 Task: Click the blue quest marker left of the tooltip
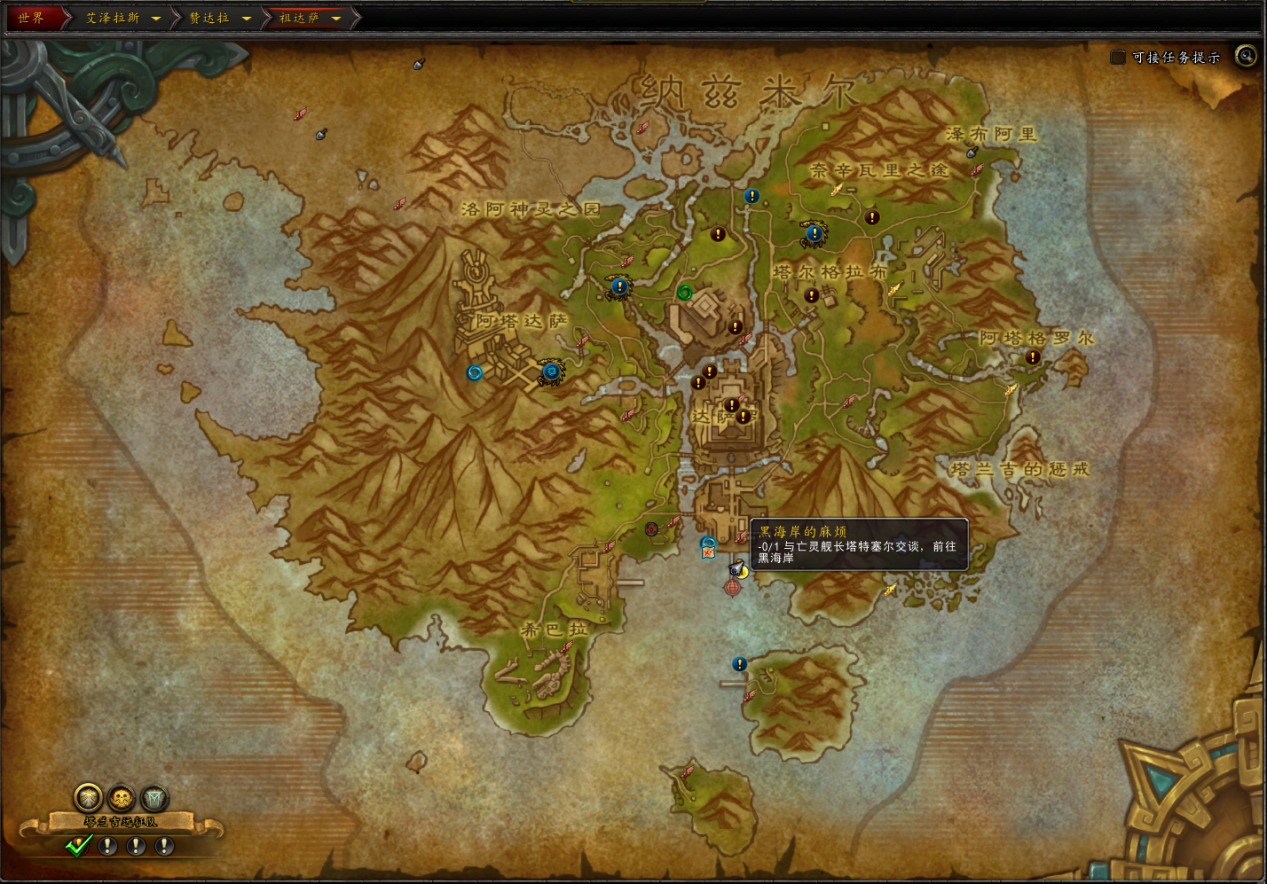pos(708,546)
